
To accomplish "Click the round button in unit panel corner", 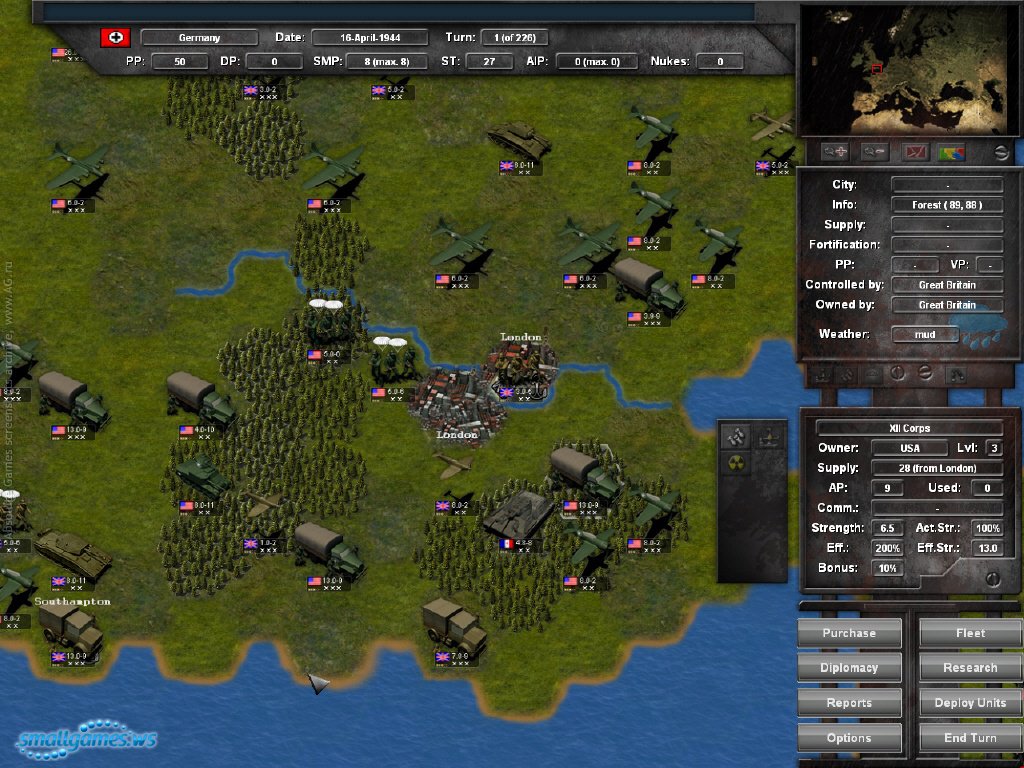I will pyautogui.click(x=992, y=578).
